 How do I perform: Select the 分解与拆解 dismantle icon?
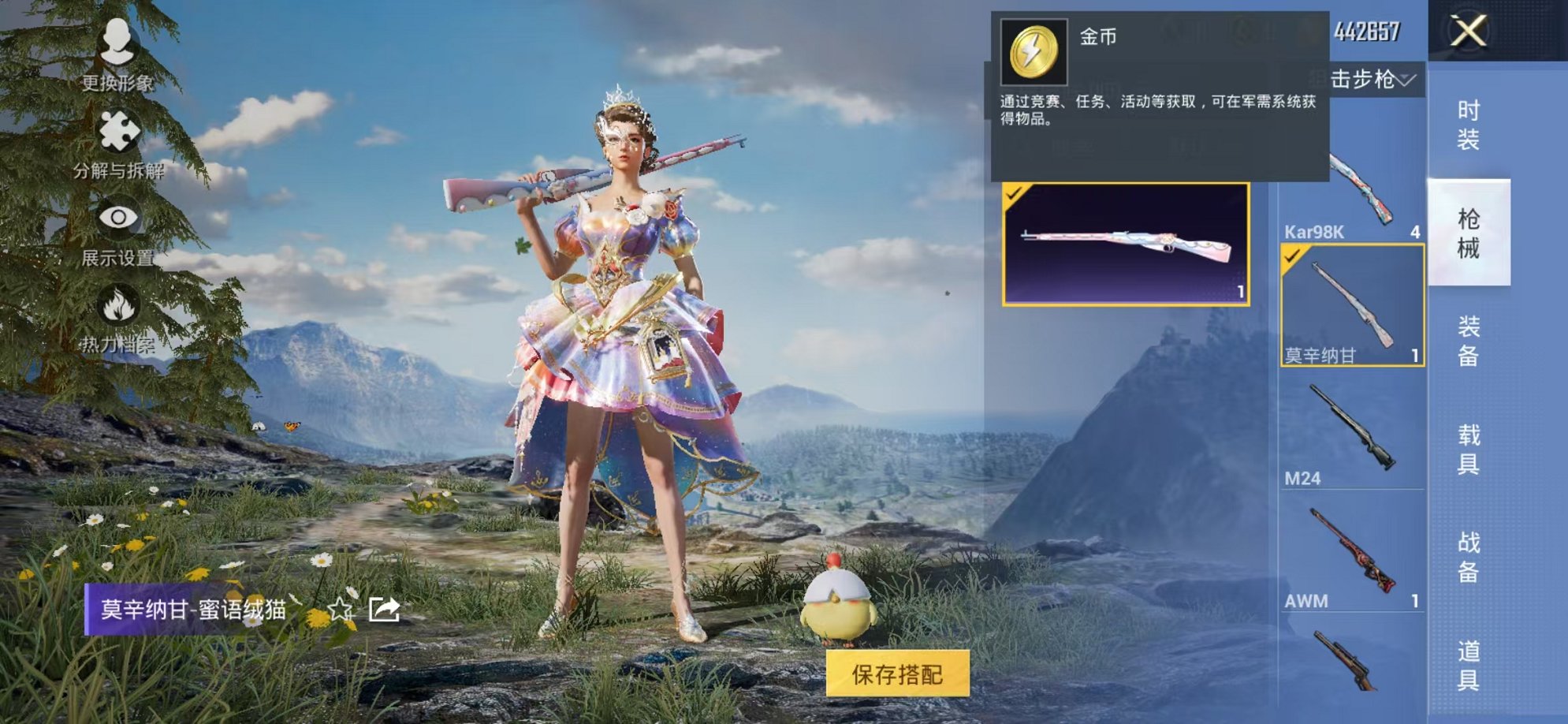click(118, 130)
